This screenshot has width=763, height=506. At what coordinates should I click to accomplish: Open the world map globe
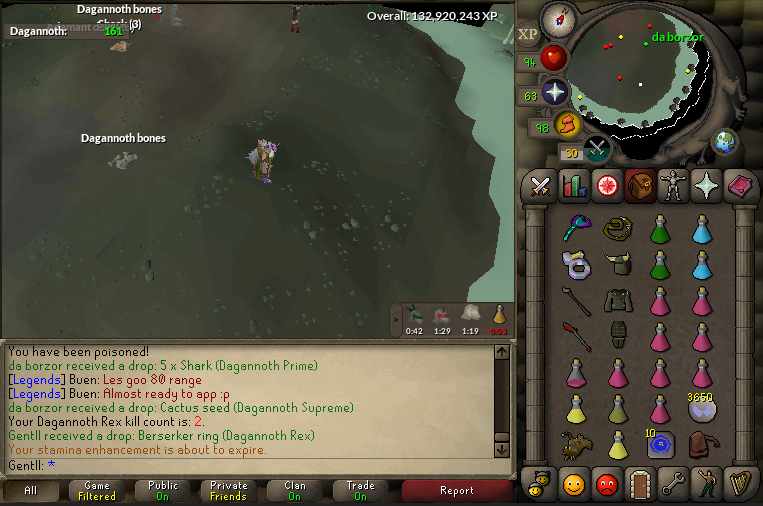[x=724, y=141]
